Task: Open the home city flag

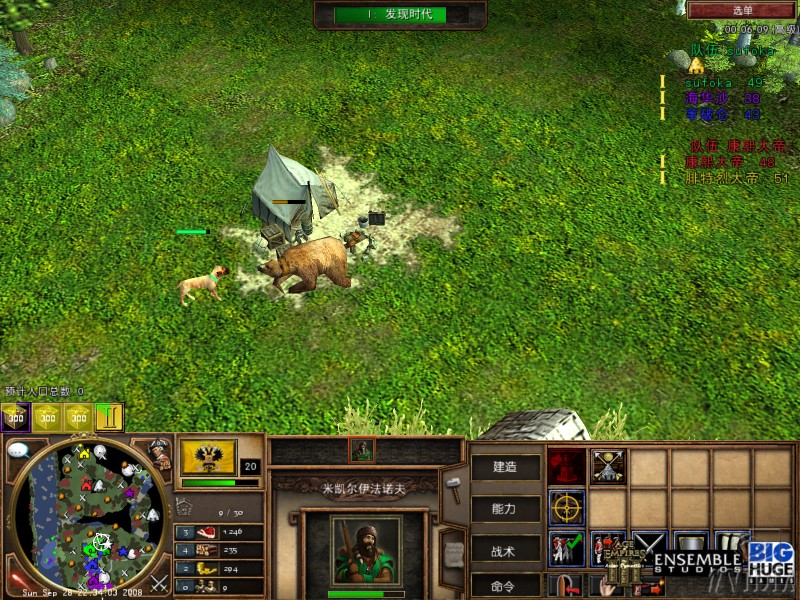Action: coord(209,457)
